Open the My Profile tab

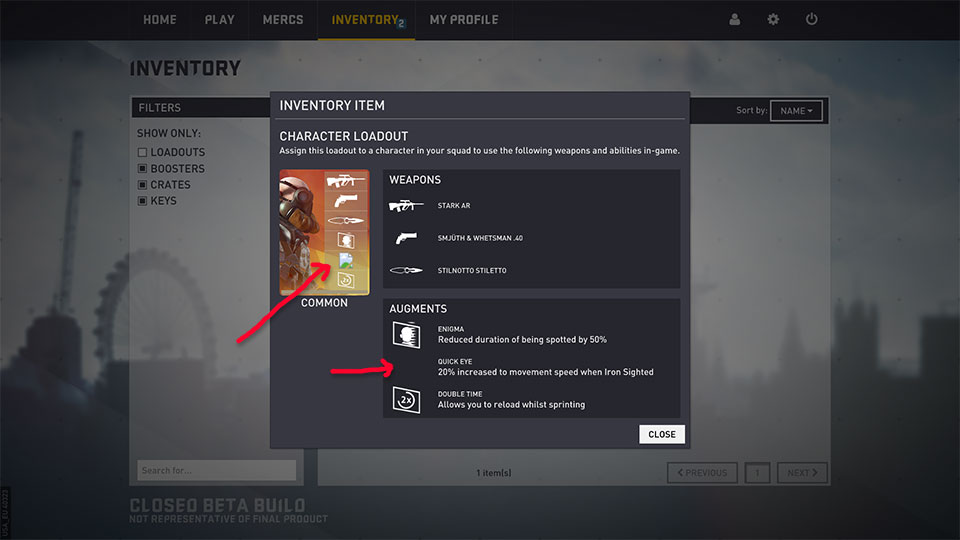pyautogui.click(x=463, y=20)
